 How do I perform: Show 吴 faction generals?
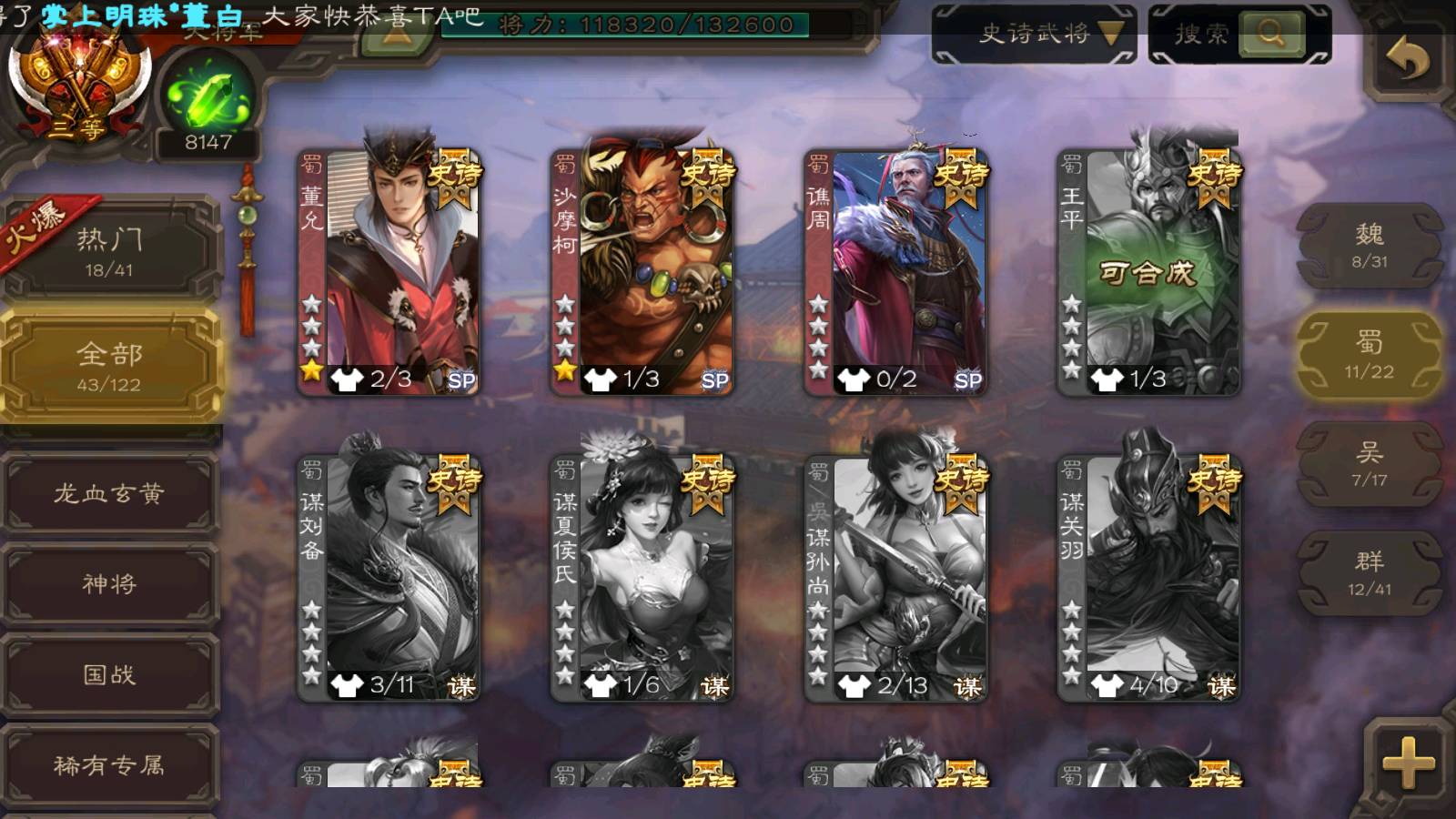(x=1369, y=464)
